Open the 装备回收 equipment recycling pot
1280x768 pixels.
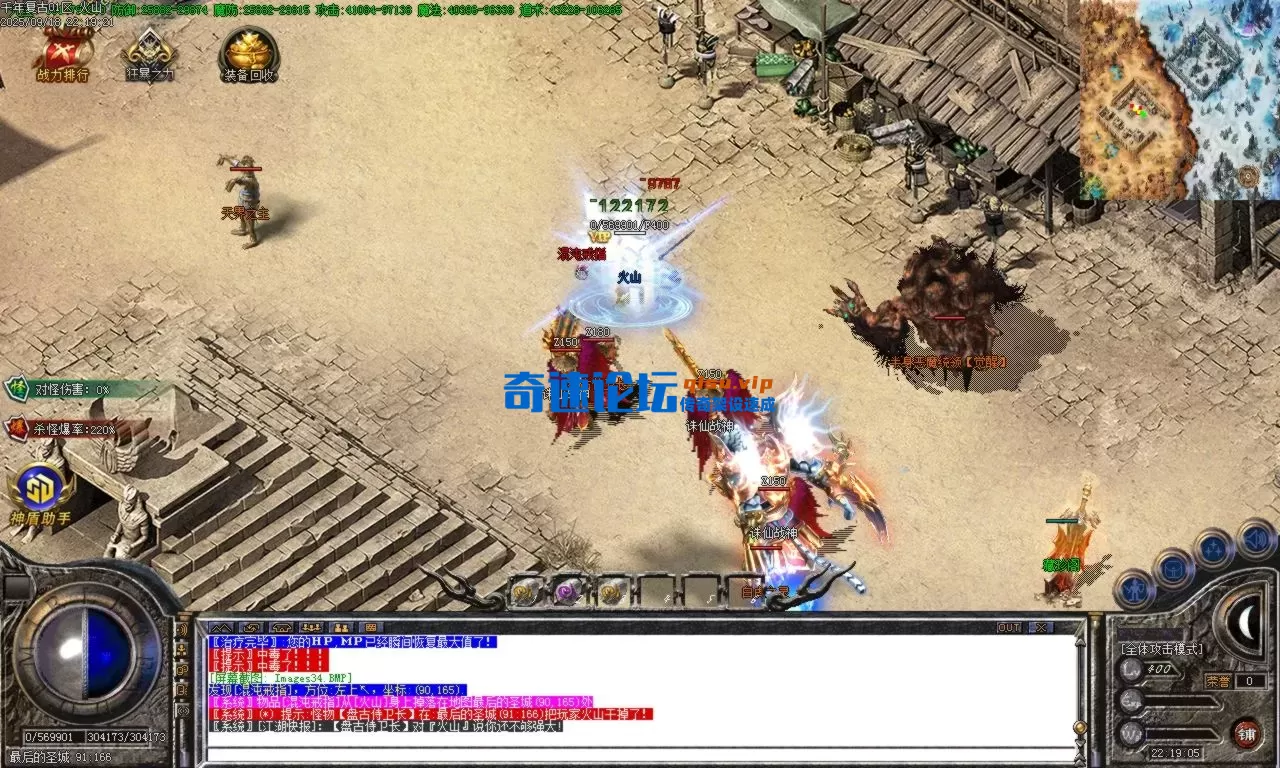click(x=249, y=55)
